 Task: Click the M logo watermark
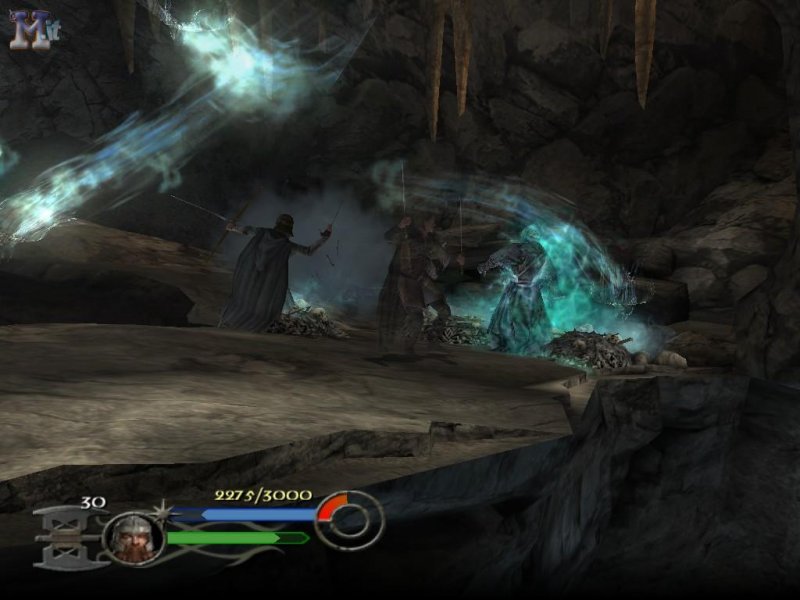[30, 30]
